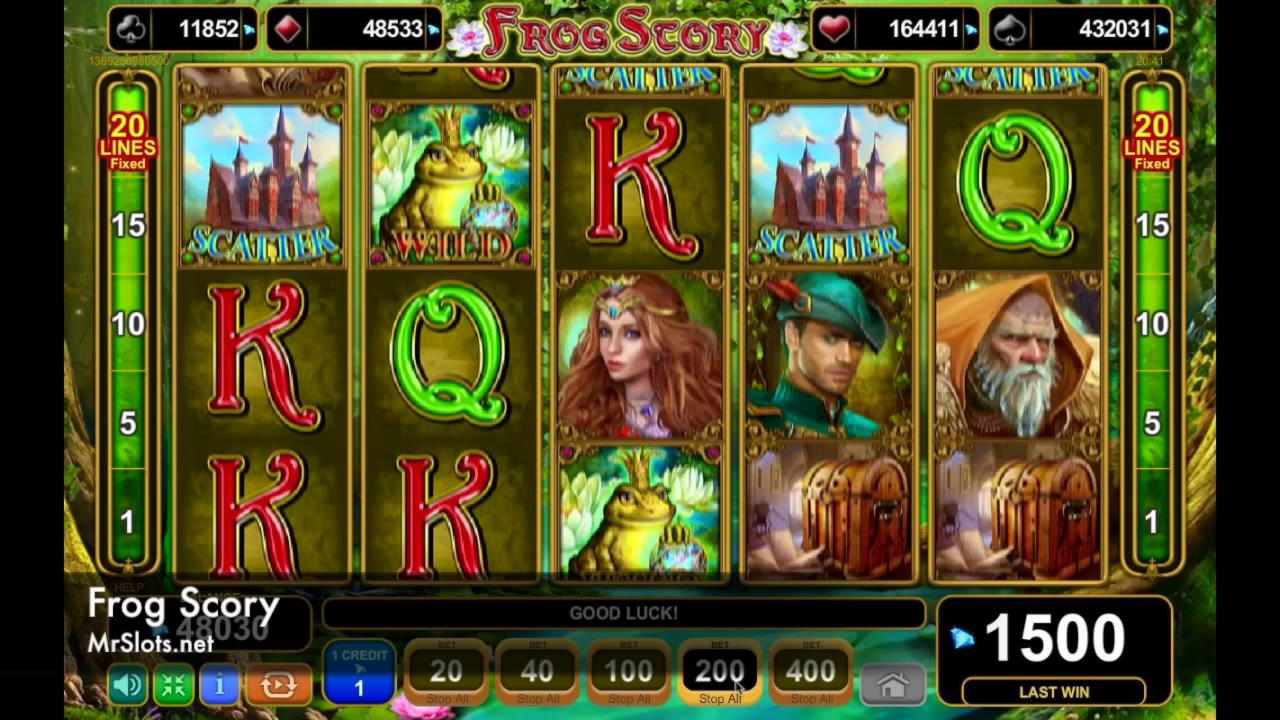Activate the orange autoplay button

click(x=278, y=685)
